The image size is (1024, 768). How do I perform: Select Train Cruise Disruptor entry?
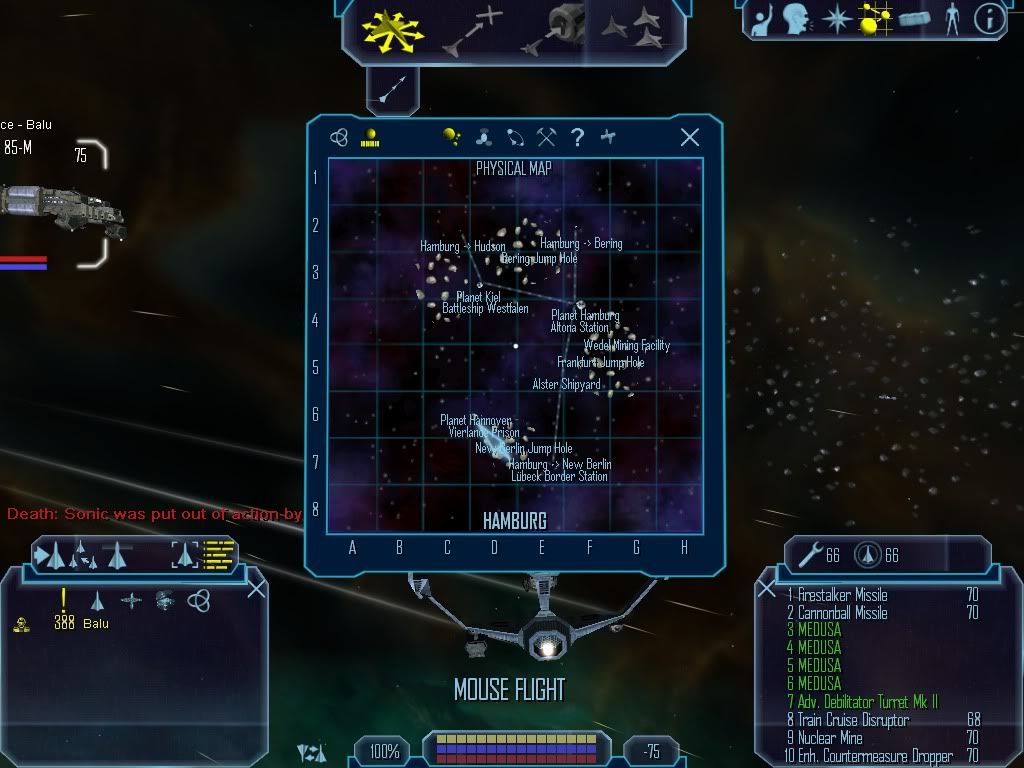(x=852, y=720)
